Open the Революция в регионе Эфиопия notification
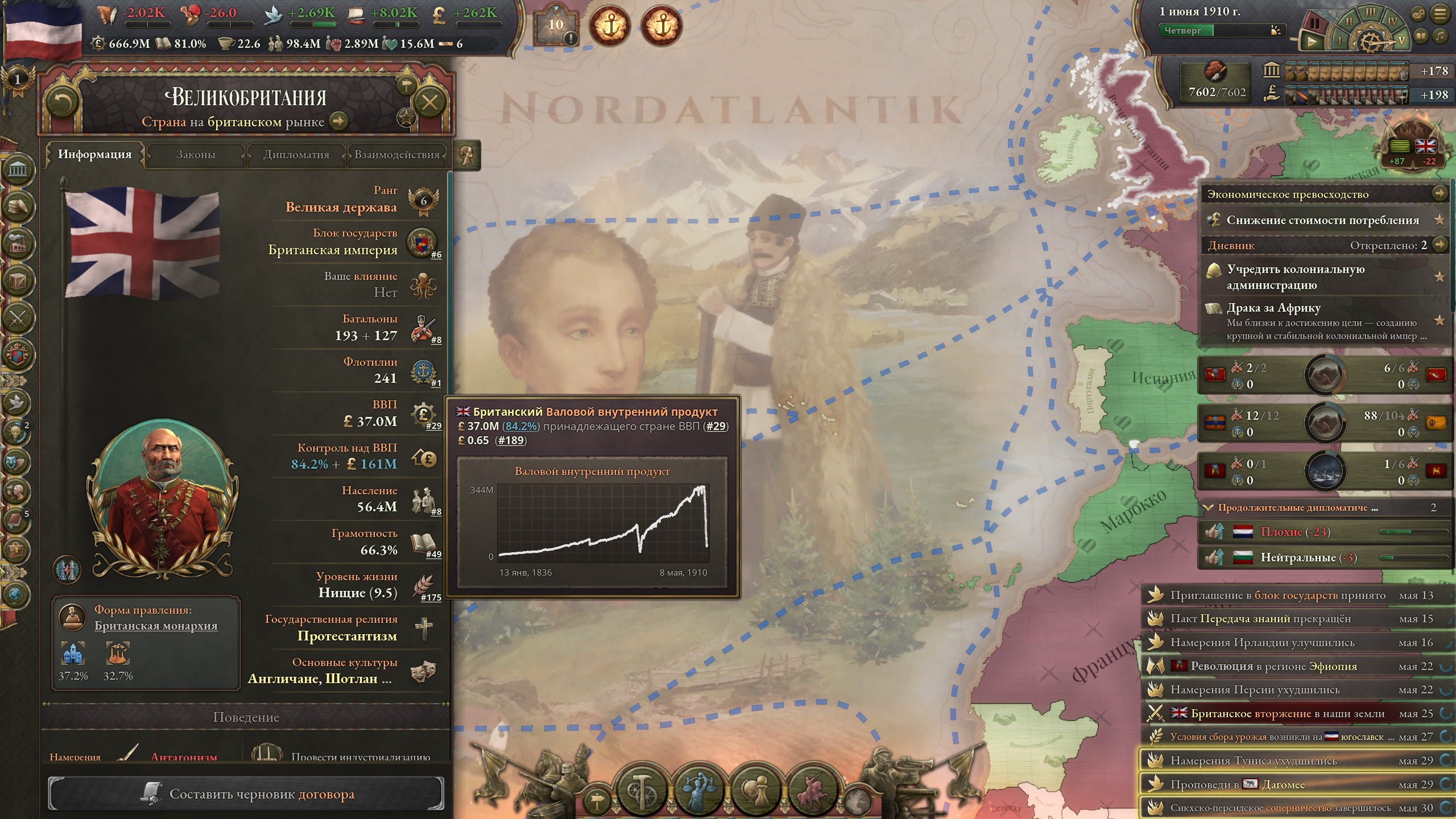 pos(1273,666)
